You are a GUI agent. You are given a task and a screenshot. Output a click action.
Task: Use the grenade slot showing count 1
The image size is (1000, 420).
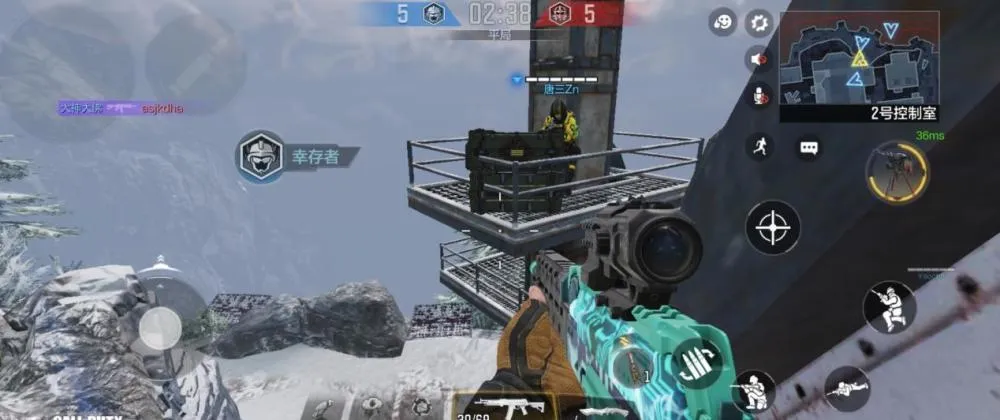pos(632,367)
